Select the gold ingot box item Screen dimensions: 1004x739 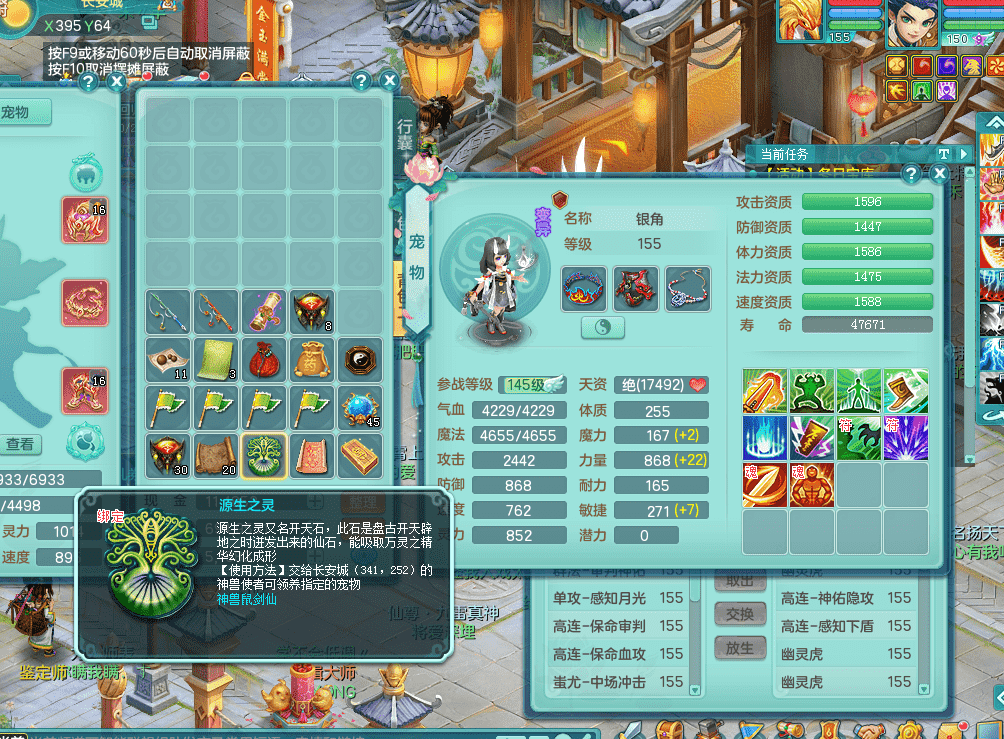click(x=360, y=456)
